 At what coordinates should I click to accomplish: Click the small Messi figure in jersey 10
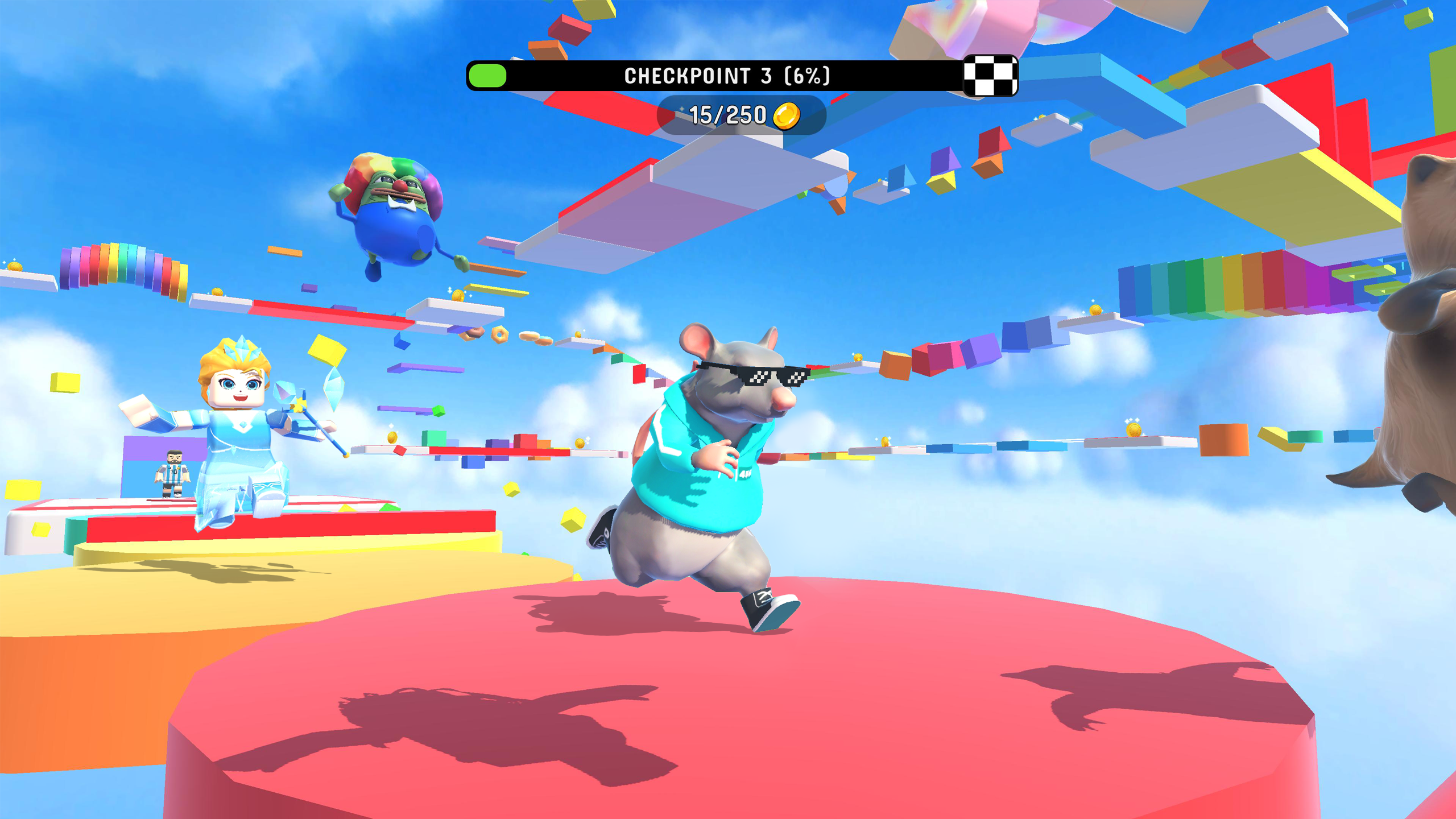tap(172, 471)
